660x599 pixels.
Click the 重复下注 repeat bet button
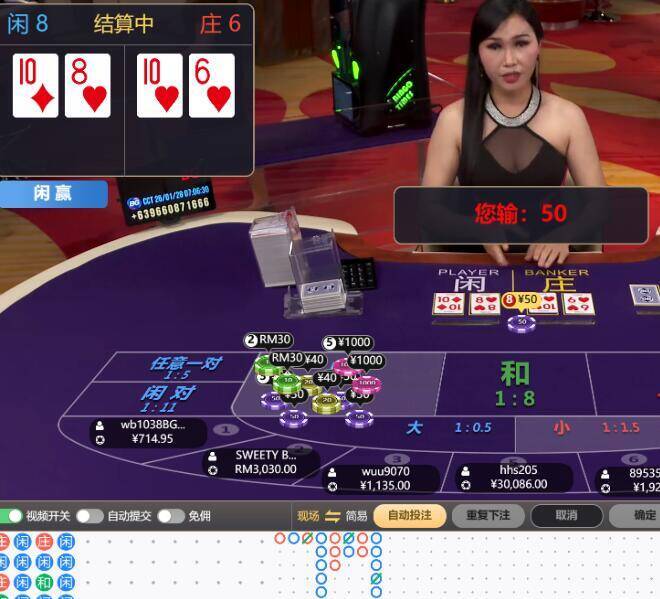(488, 516)
